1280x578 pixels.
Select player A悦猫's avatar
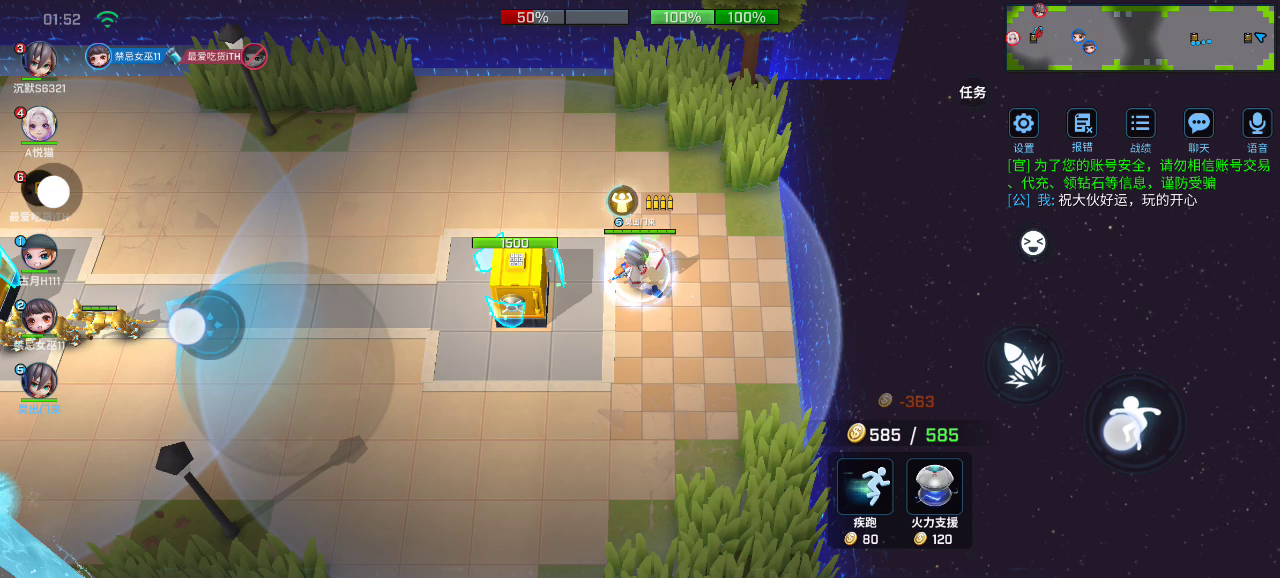(39, 124)
